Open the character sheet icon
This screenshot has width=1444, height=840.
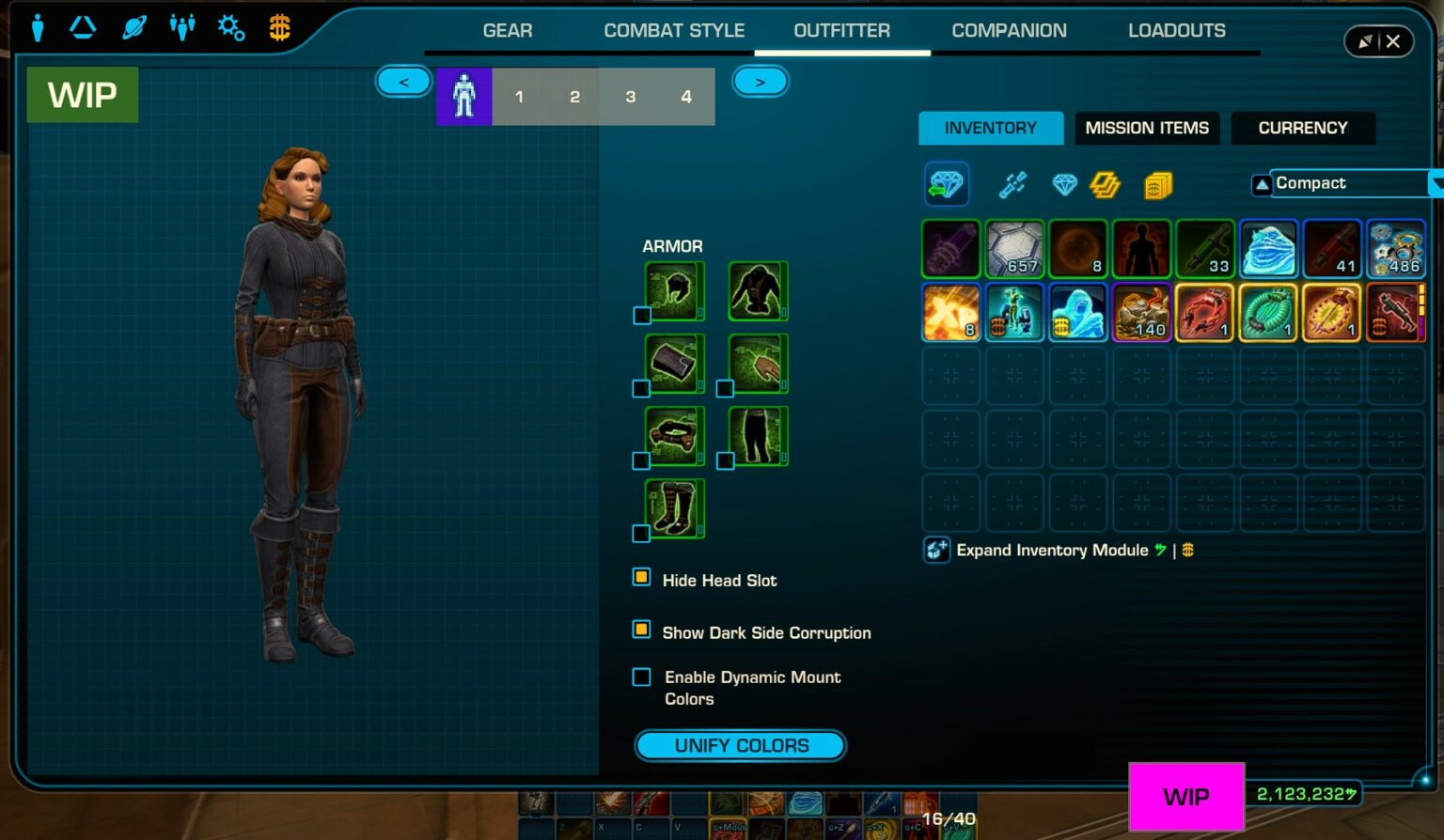pyautogui.click(x=38, y=27)
